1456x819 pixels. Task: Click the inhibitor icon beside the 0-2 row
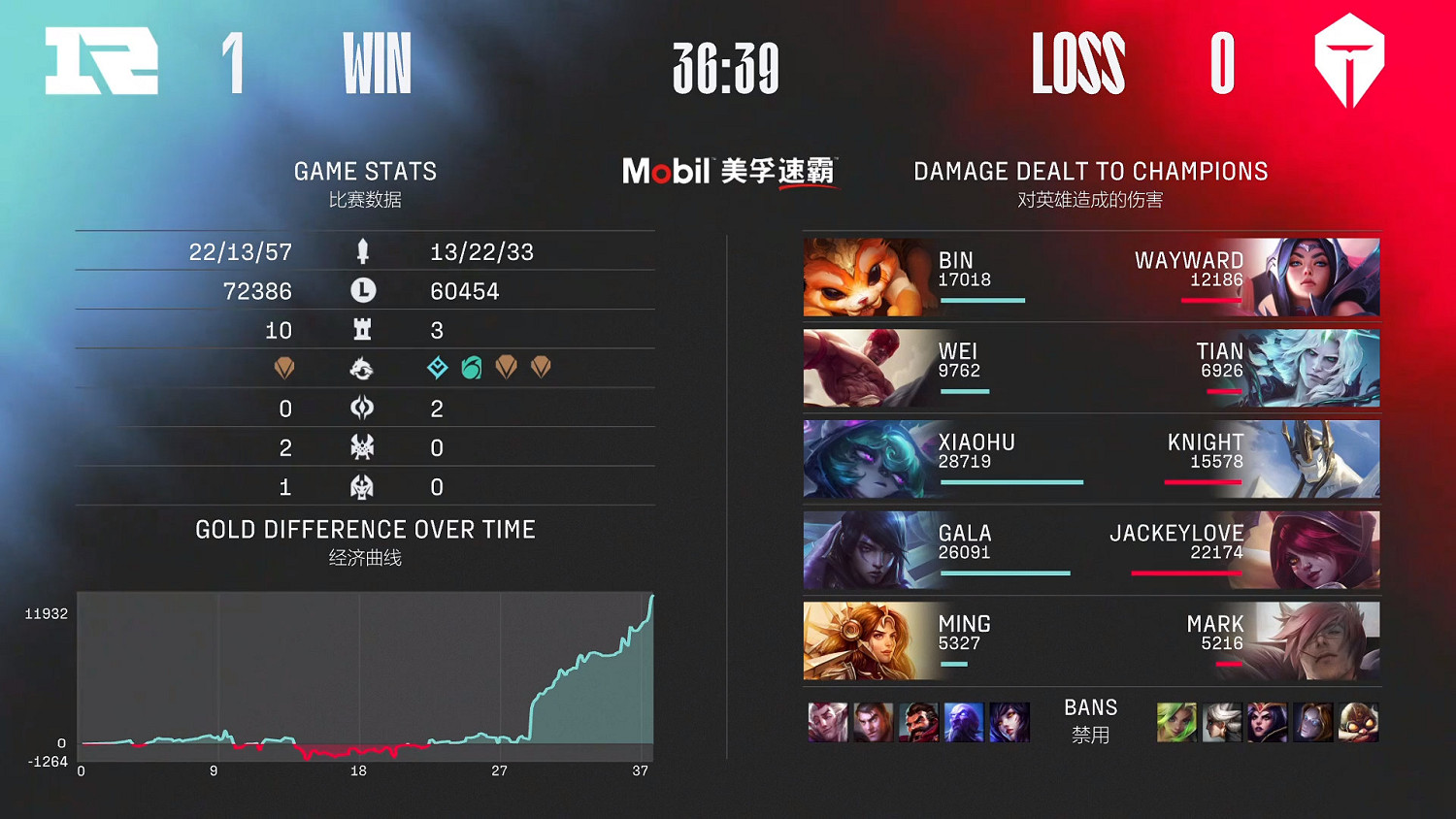coord(362,409)
